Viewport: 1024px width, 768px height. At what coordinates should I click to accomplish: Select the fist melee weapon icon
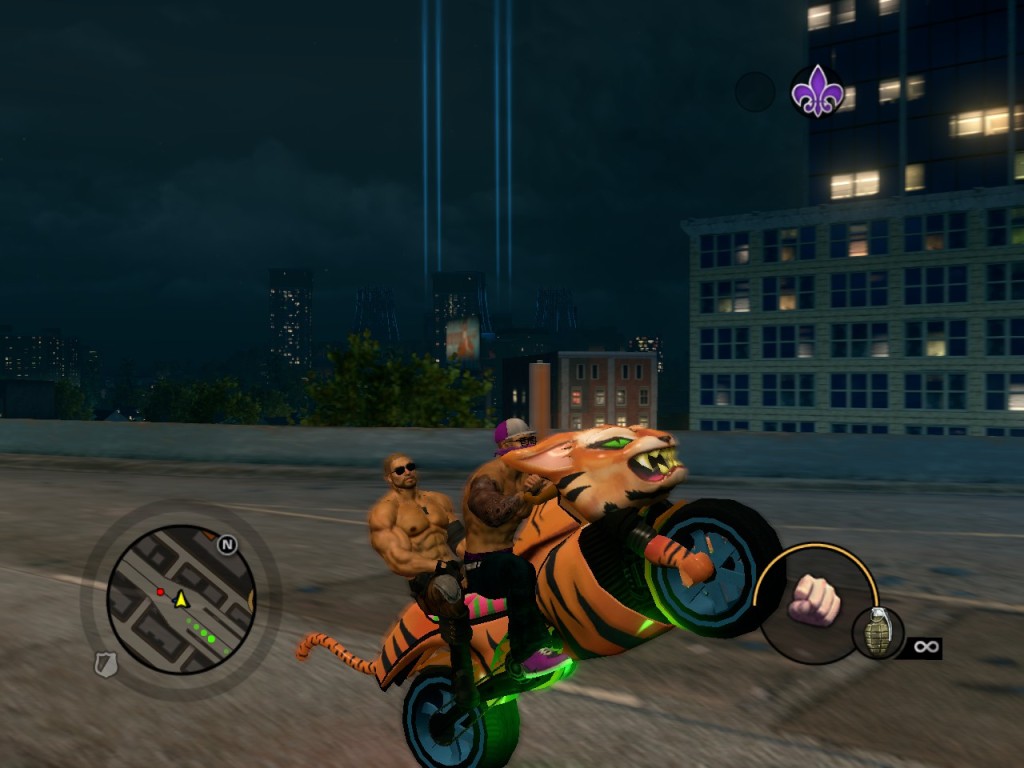pyautogui.click(x=813, y=600)
